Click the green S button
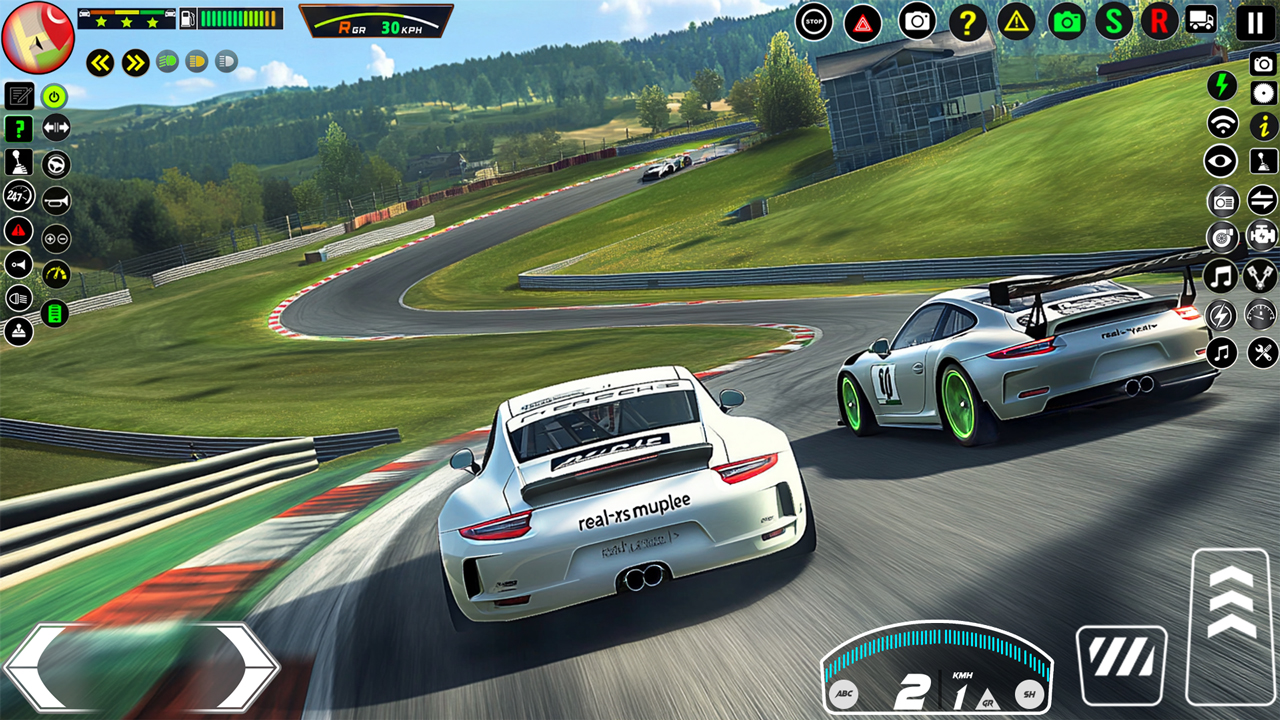This screenshot has width=1280, height=720. [1113, 21]
